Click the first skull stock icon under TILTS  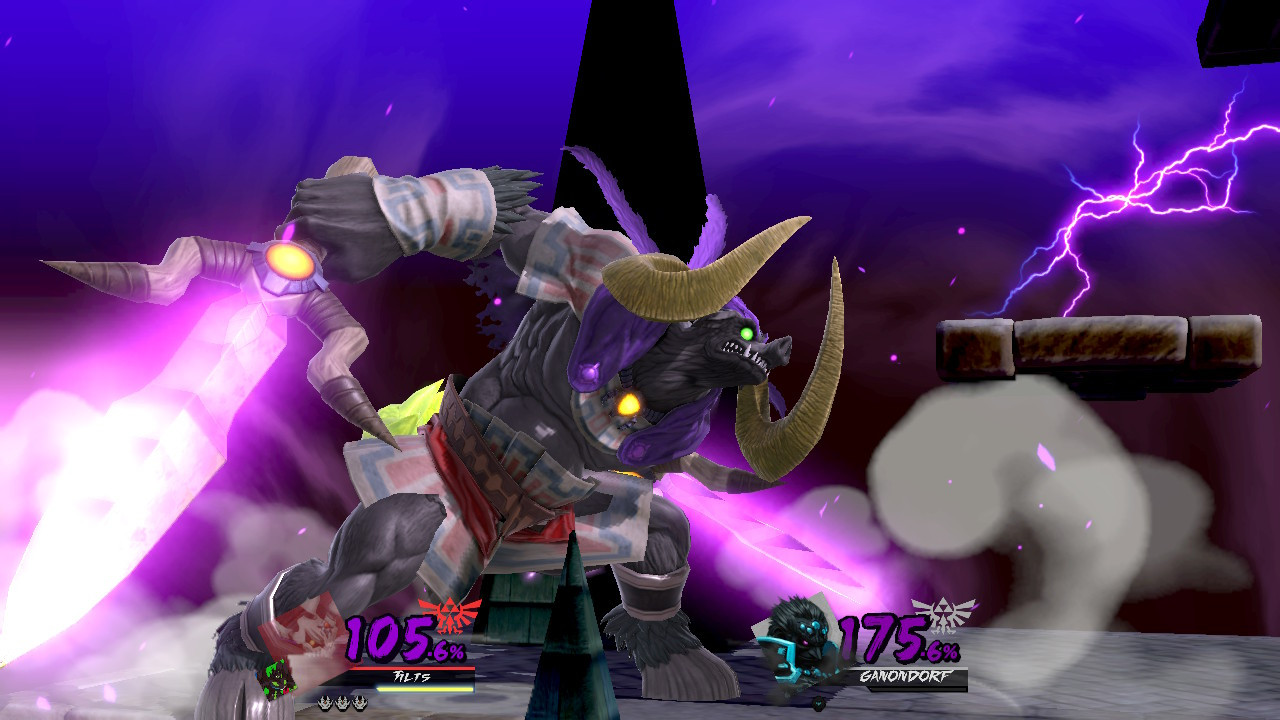(324, 702)
